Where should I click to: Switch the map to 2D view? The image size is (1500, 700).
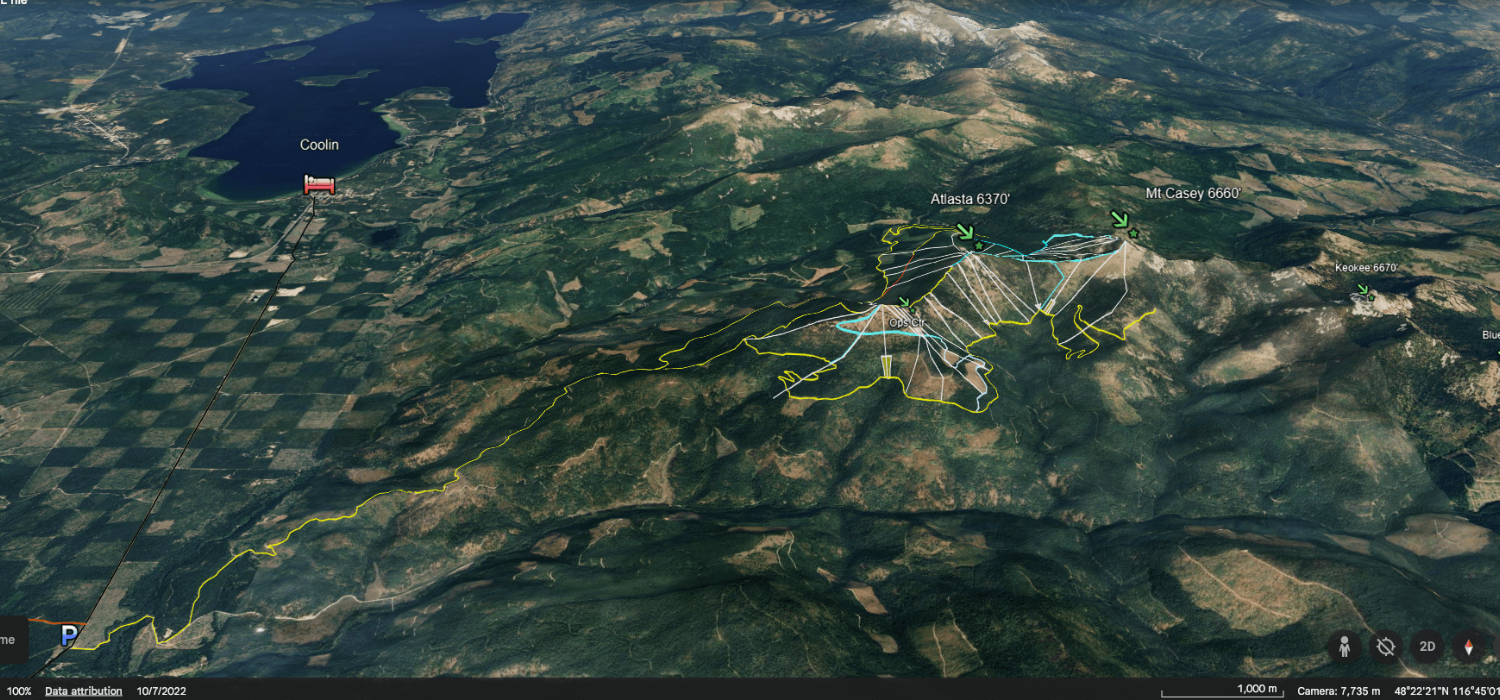pos(1427,646)
